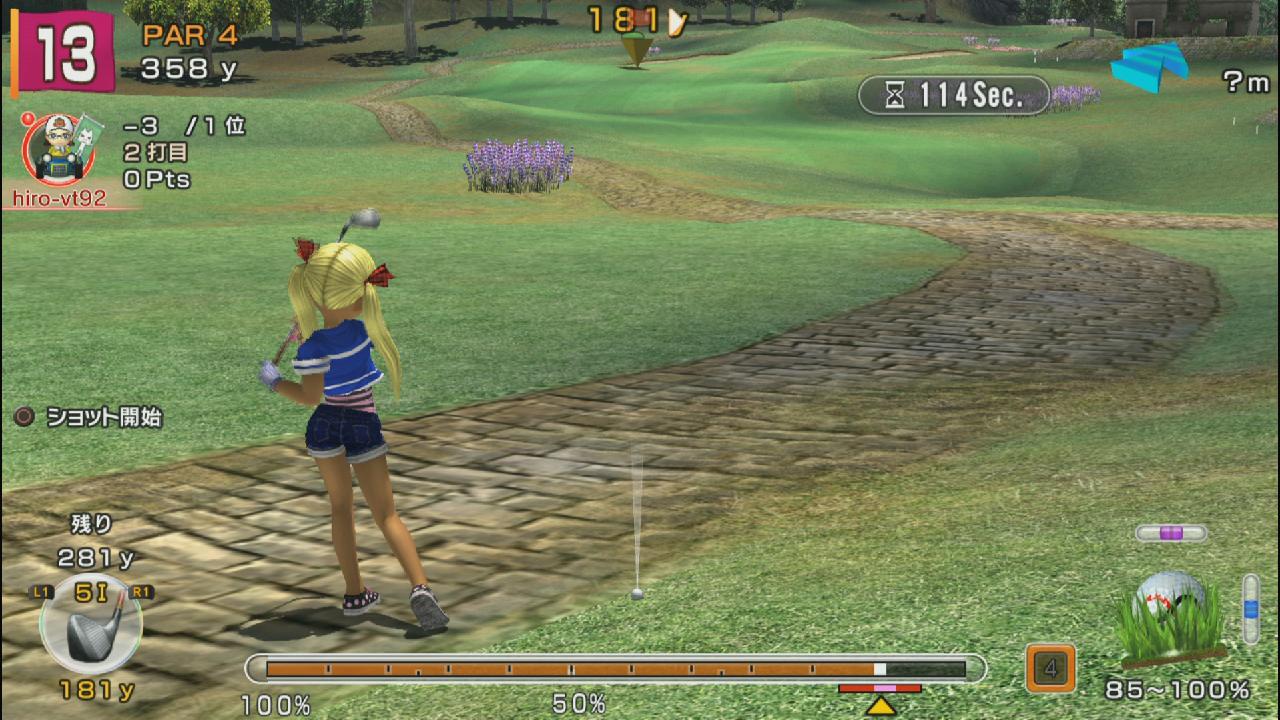Screen dimensions: 1280x720
Task: Click the blue wind direction arrow
Action: [1152, 64]
